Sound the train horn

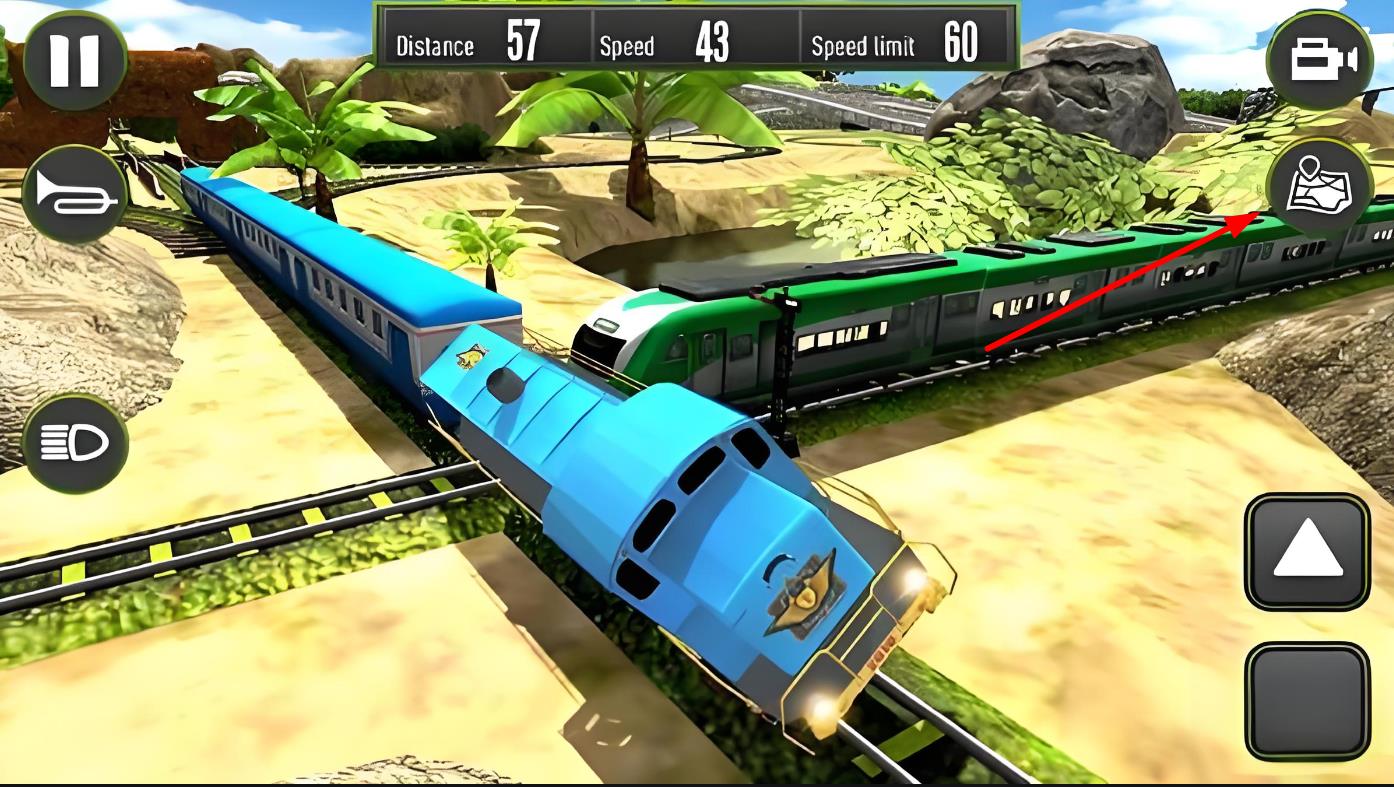pos(75,194)
